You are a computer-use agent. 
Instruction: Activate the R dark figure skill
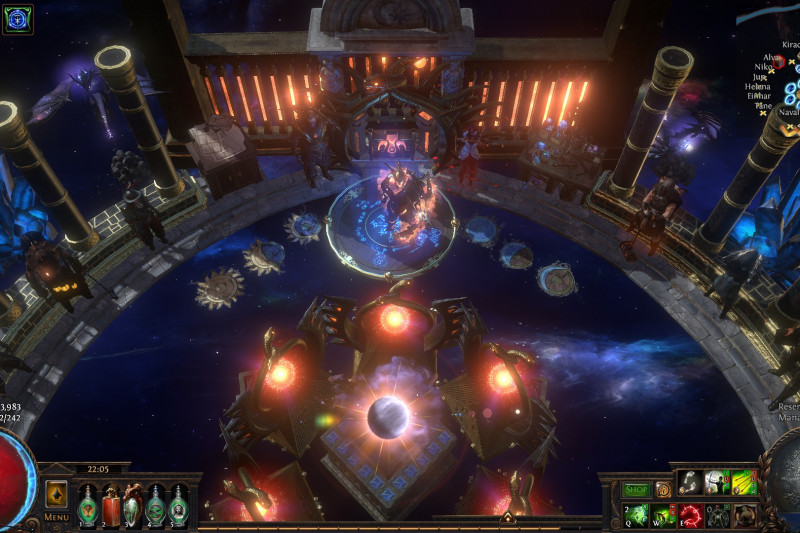point(717,515)
